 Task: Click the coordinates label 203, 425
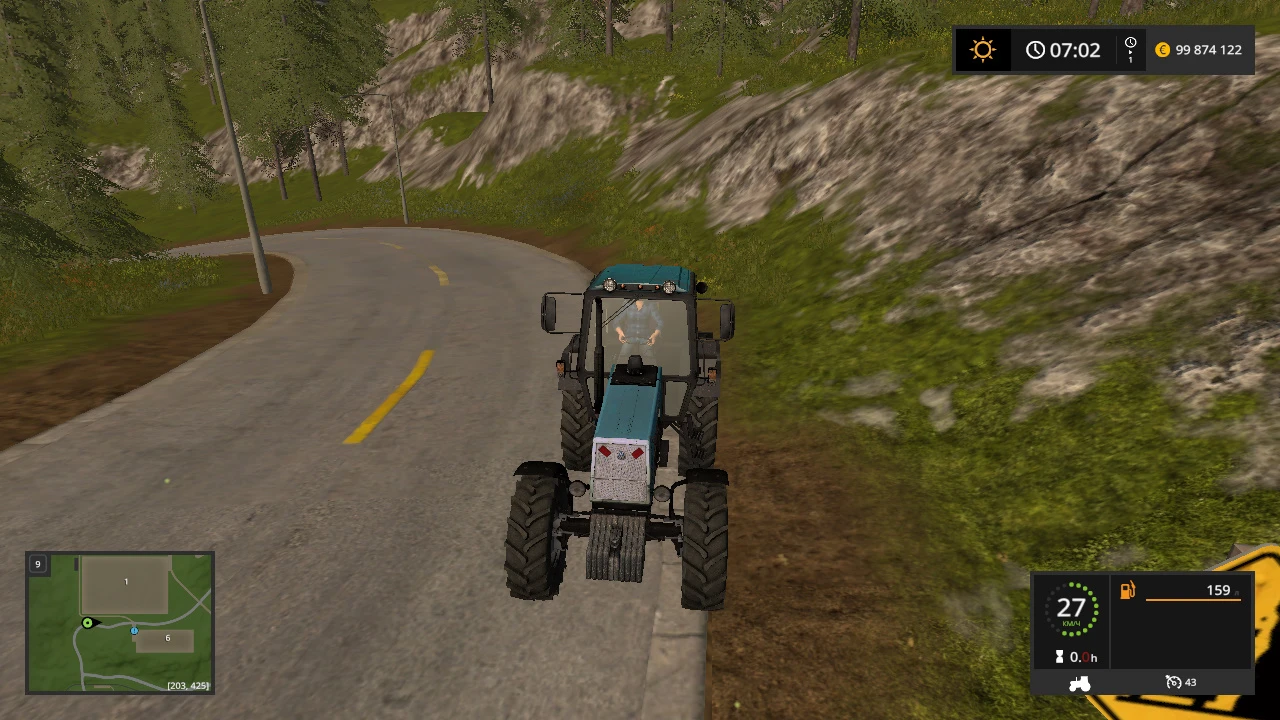189,685
